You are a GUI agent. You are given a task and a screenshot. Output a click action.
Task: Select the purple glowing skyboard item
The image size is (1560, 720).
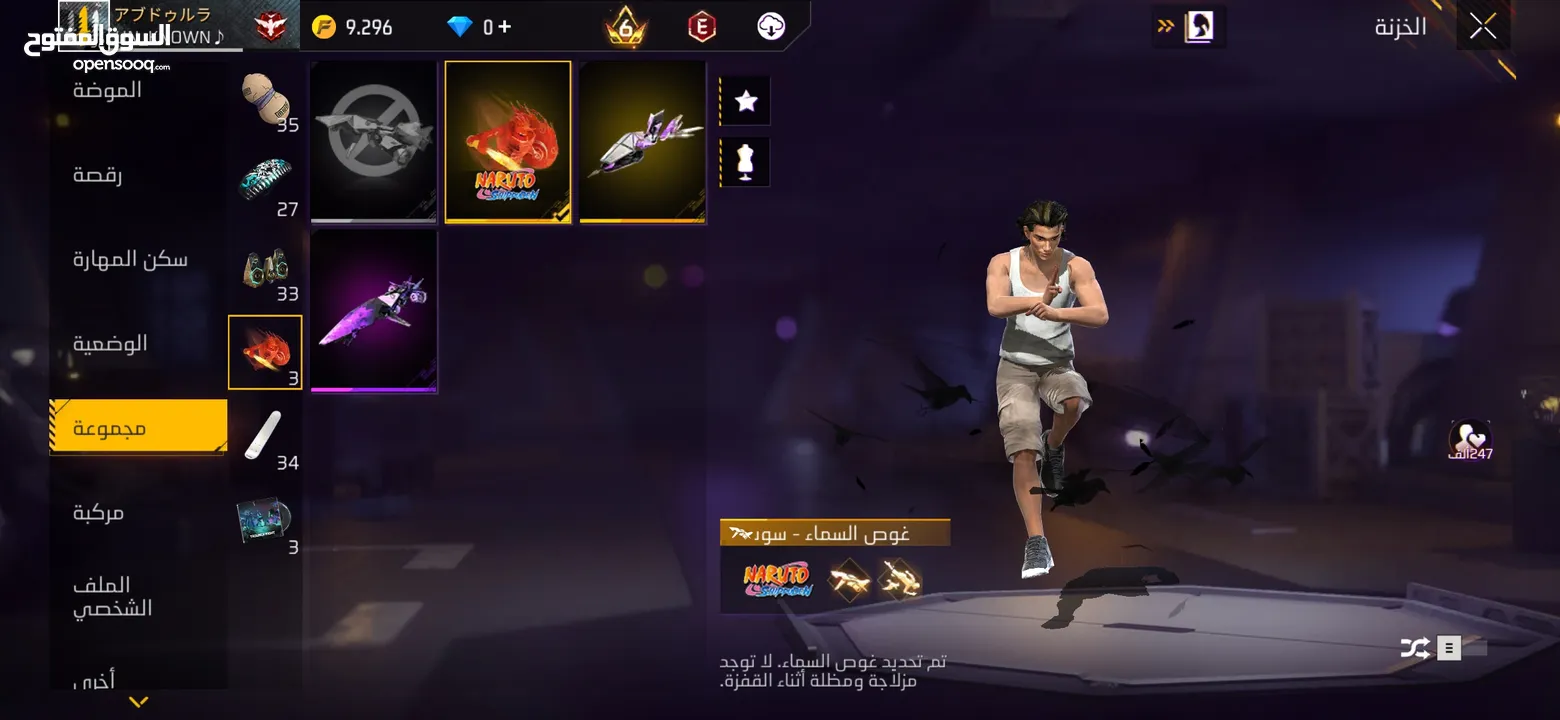tap(373, 310)
